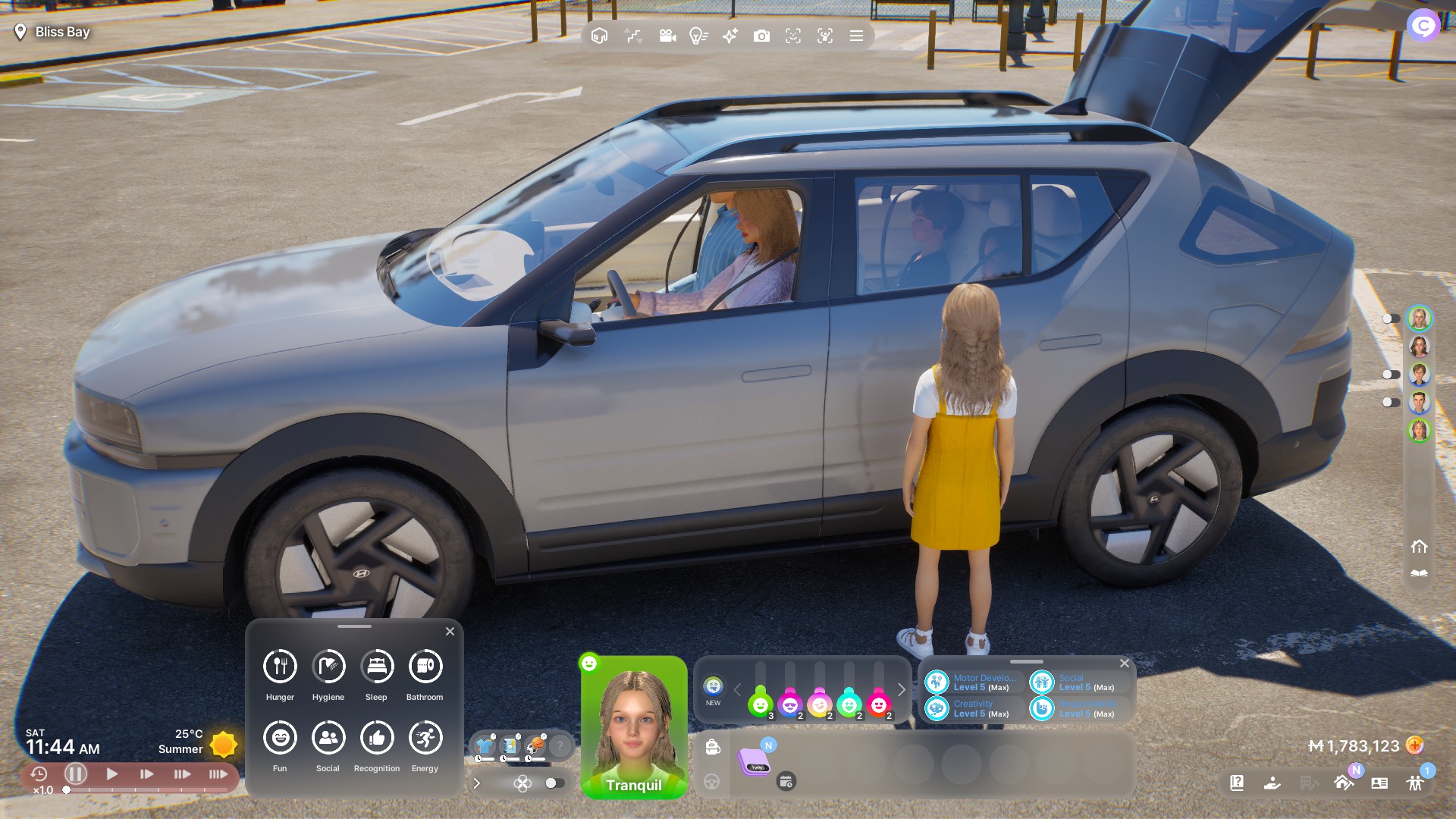Open photo mode with the camera icon
This screenshot has height=819, width=1456.
[761, 36]
